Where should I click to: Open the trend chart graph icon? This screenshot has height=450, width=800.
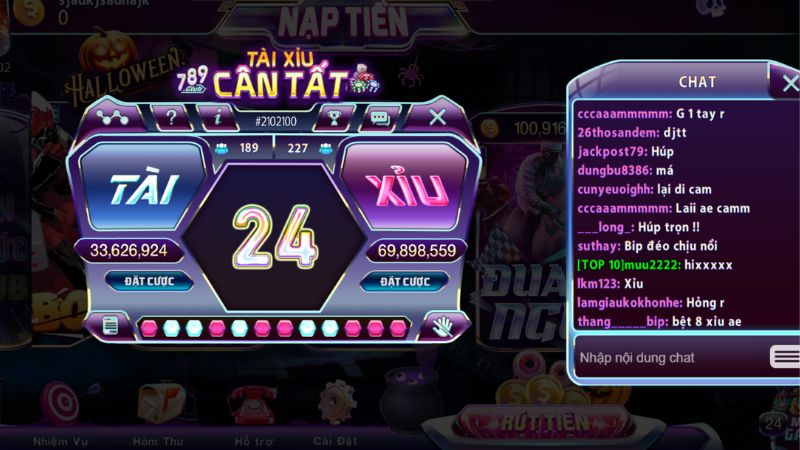point(113,117)
